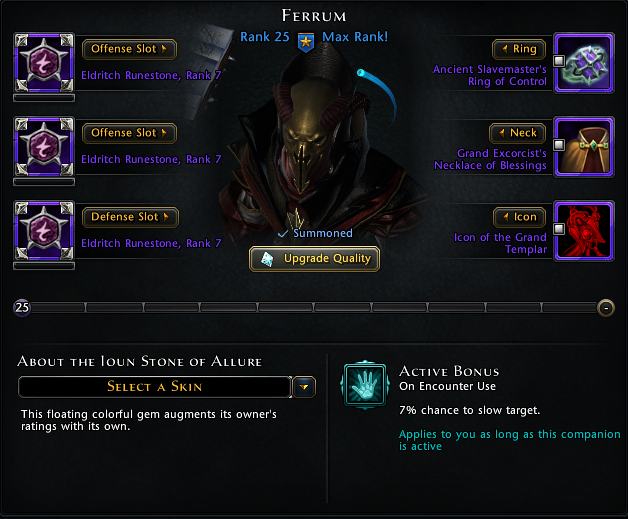This screenshot has height=519, width=628.
Task: Click the minus button beside the rank bar
Action: [605, 307]
